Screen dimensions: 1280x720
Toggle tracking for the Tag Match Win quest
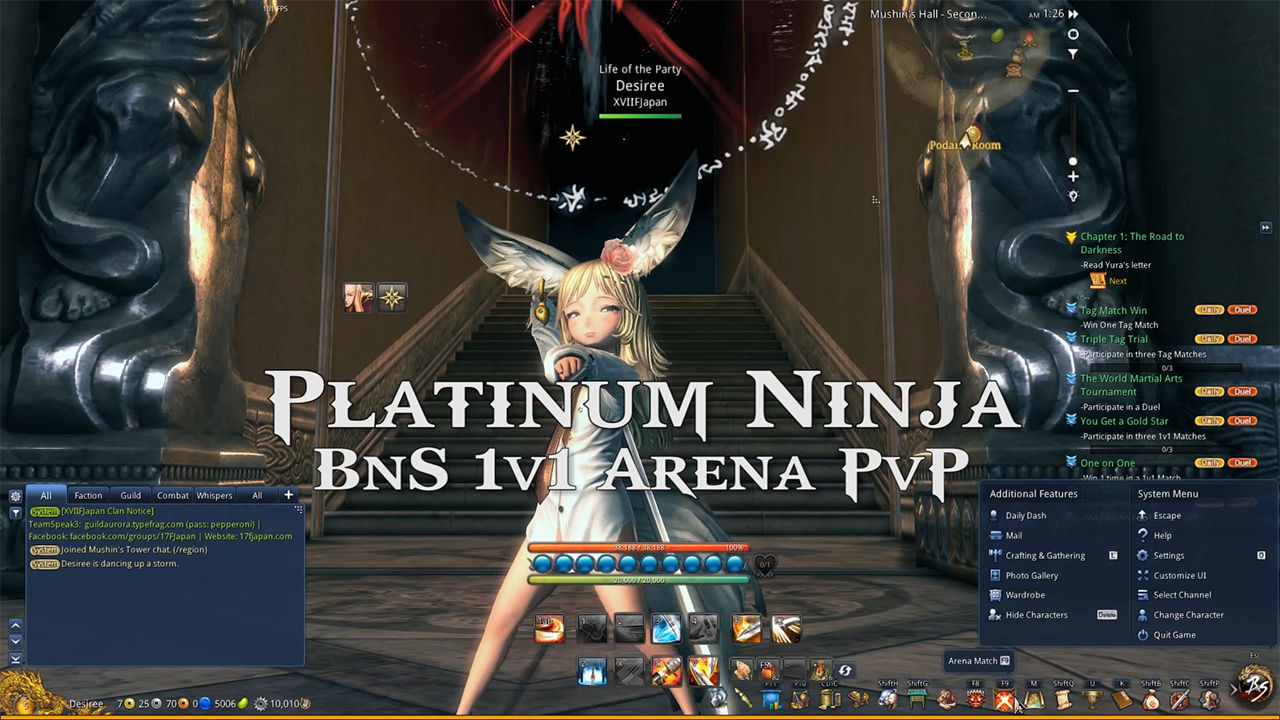pyautogui.click(x=1072, y=311)
